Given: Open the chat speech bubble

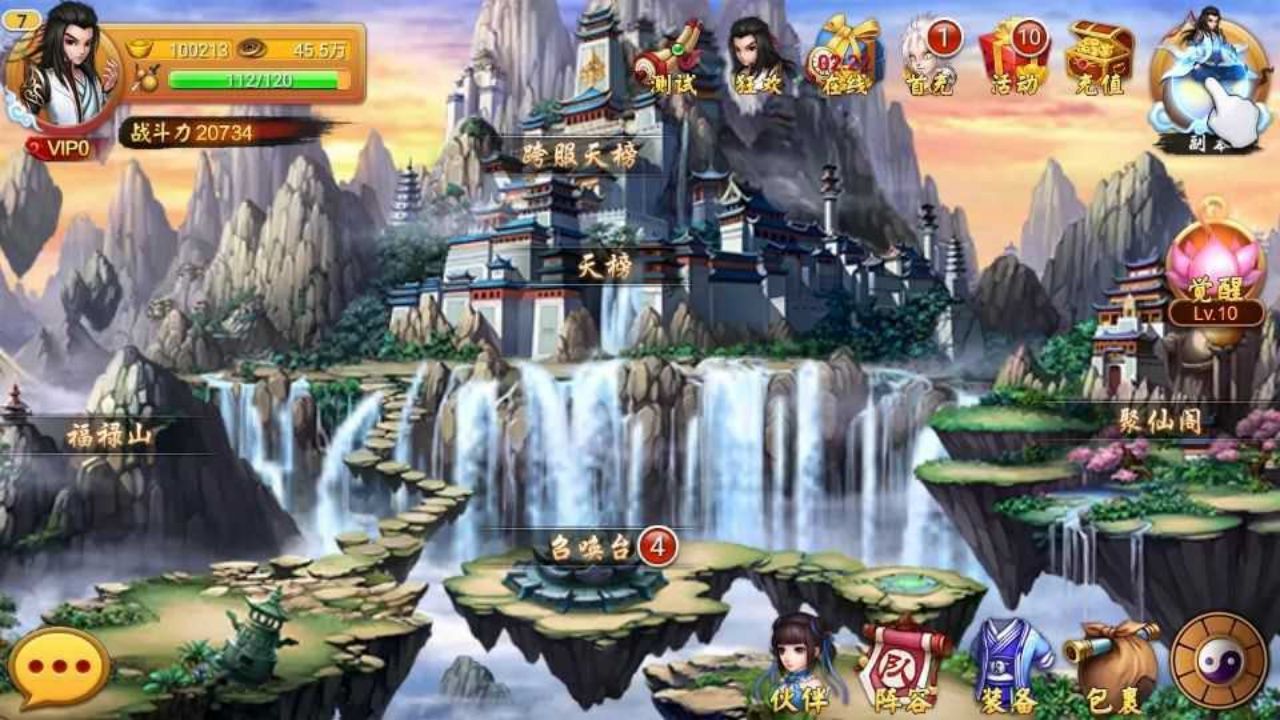Looking at the screenshot, I should pos(59,667).
